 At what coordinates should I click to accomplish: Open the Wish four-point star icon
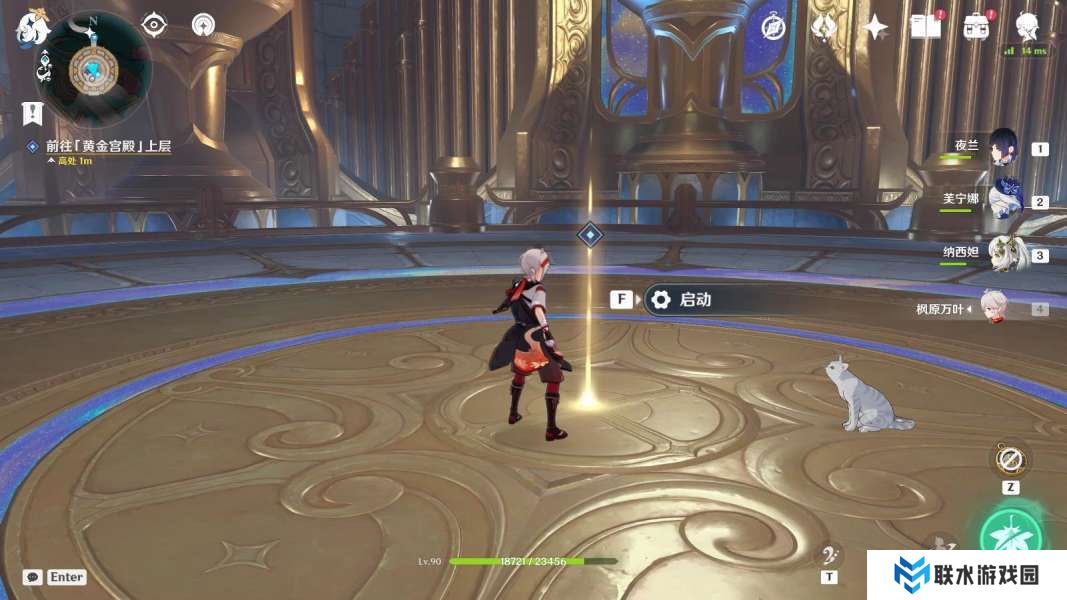point(876,28)
